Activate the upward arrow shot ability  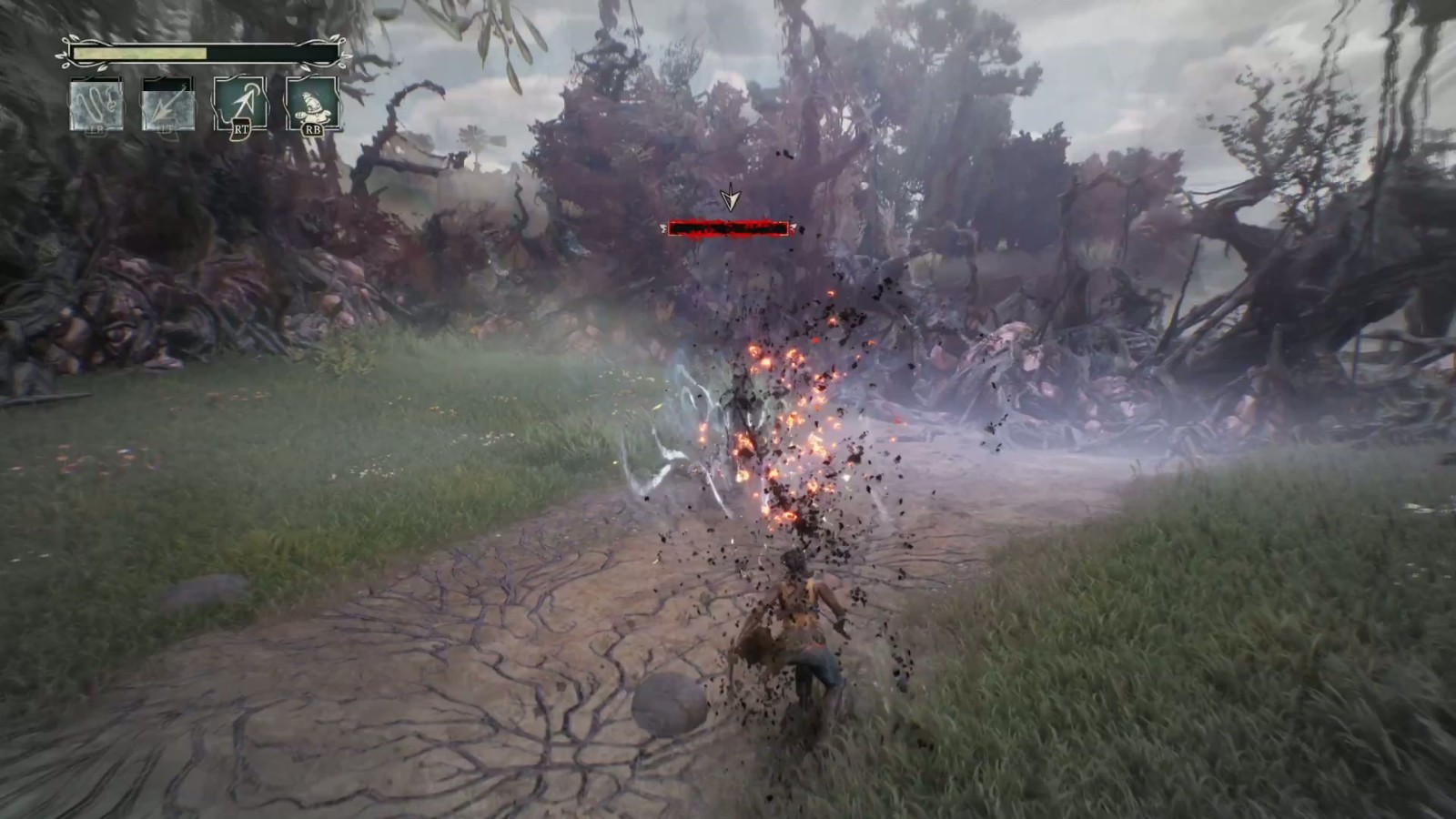[x=240, y=103]
